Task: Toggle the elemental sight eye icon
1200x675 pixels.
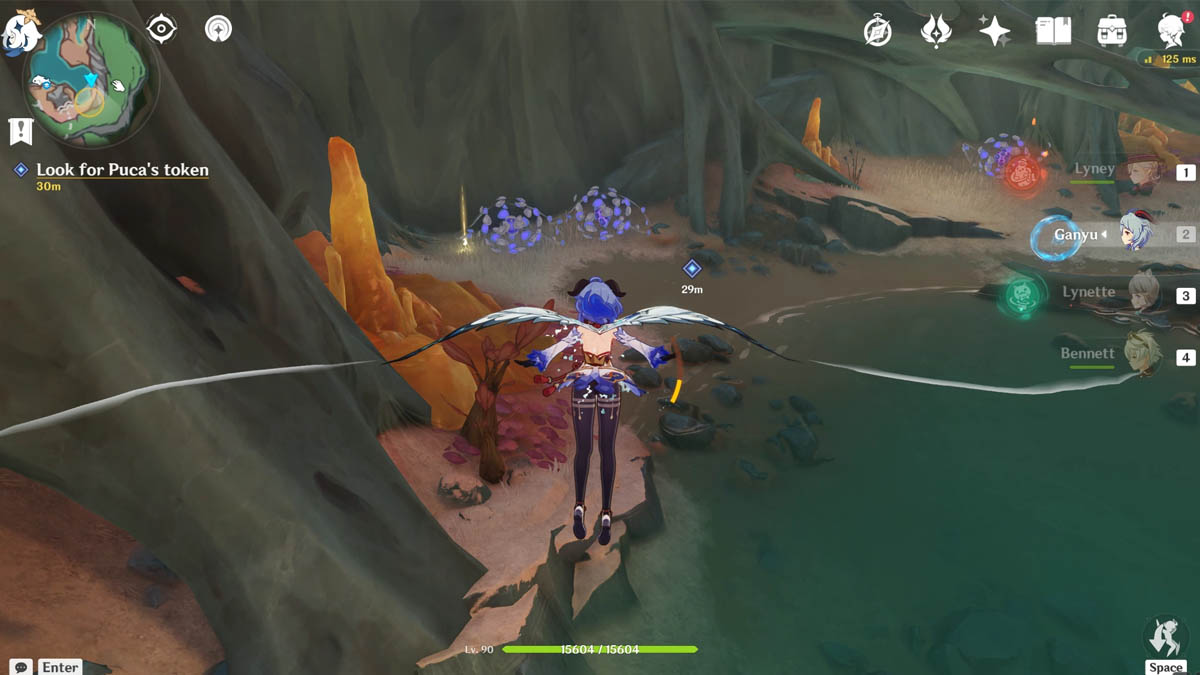Action: click(161, 29)
